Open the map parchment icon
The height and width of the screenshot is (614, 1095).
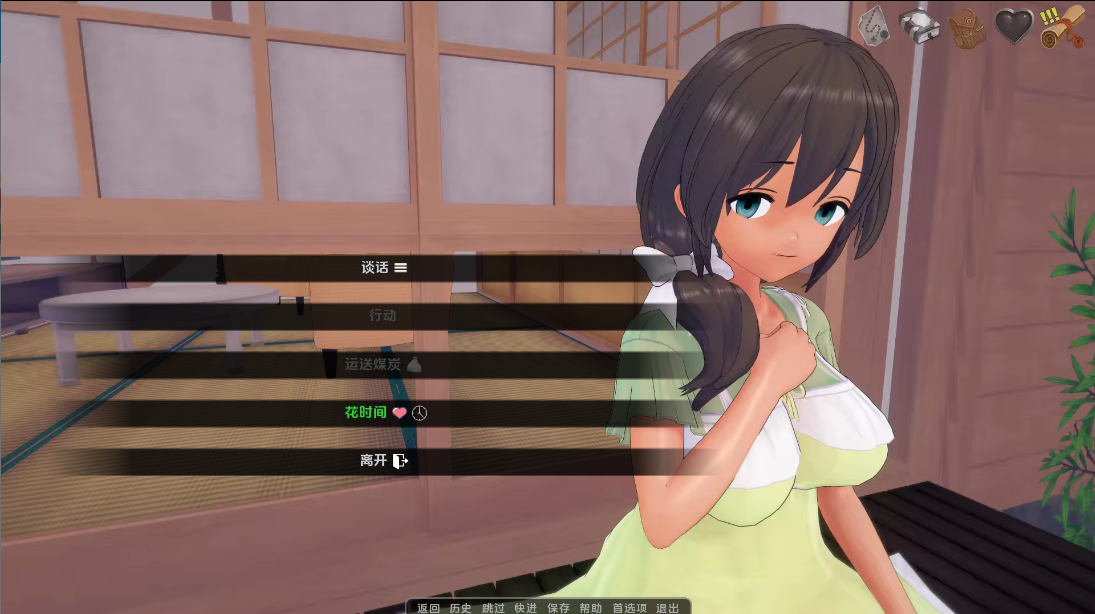(x=876, y=26)
